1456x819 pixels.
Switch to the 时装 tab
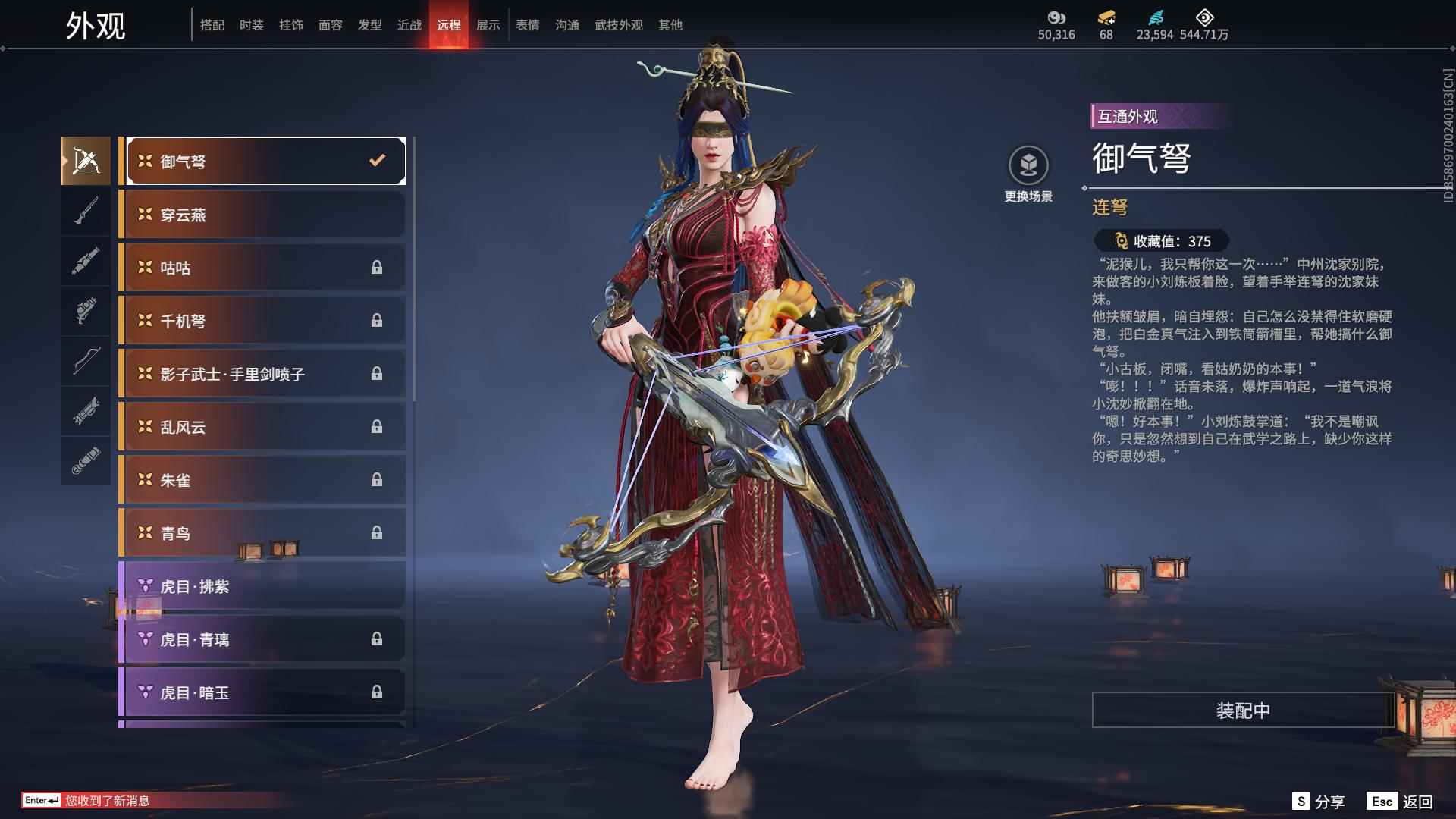pyautogui.click(x=250, y=24)
